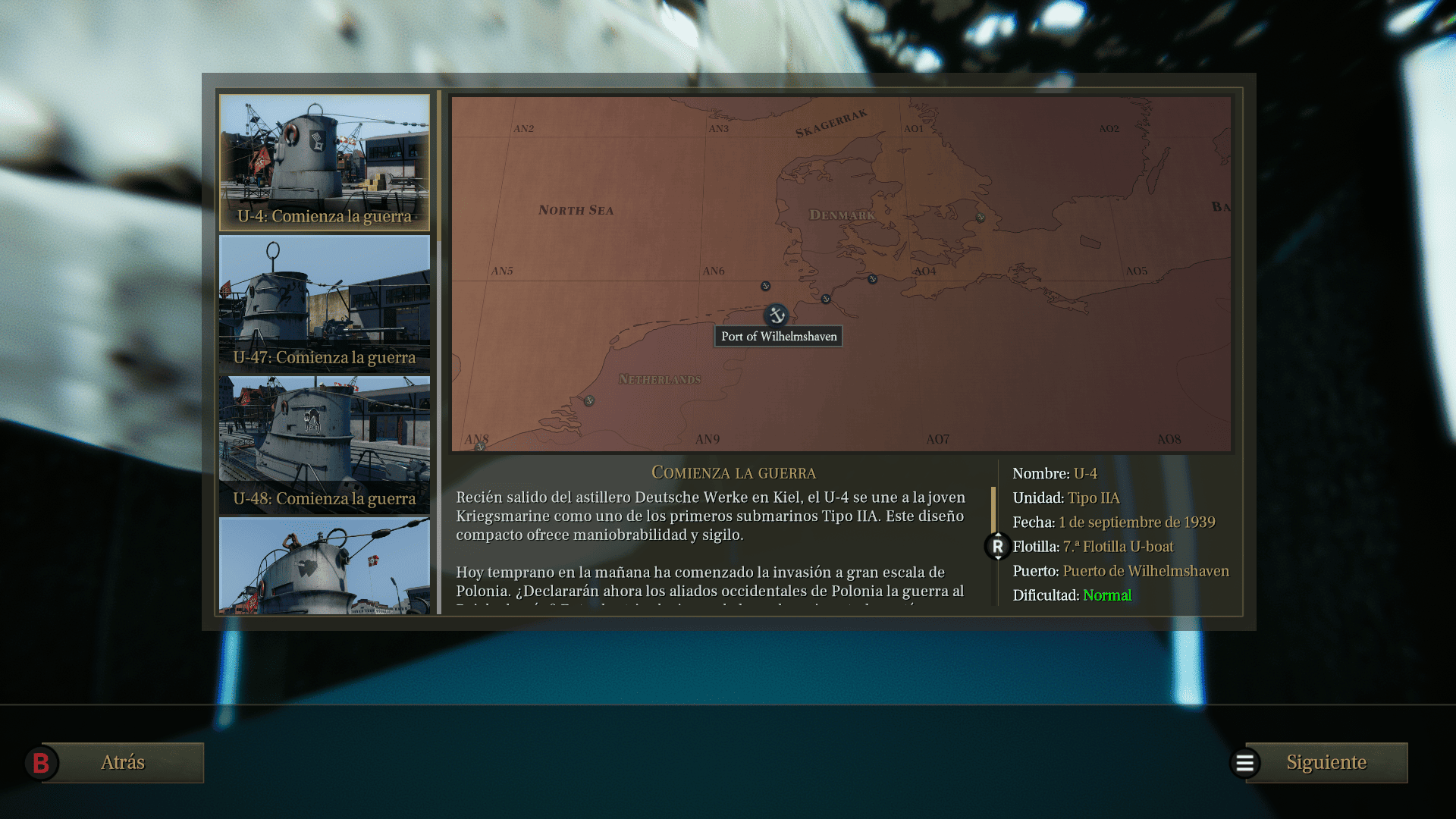The image size is (1456, 819).
Task: Click the port marker in the Netherlands
Action: 589,400
